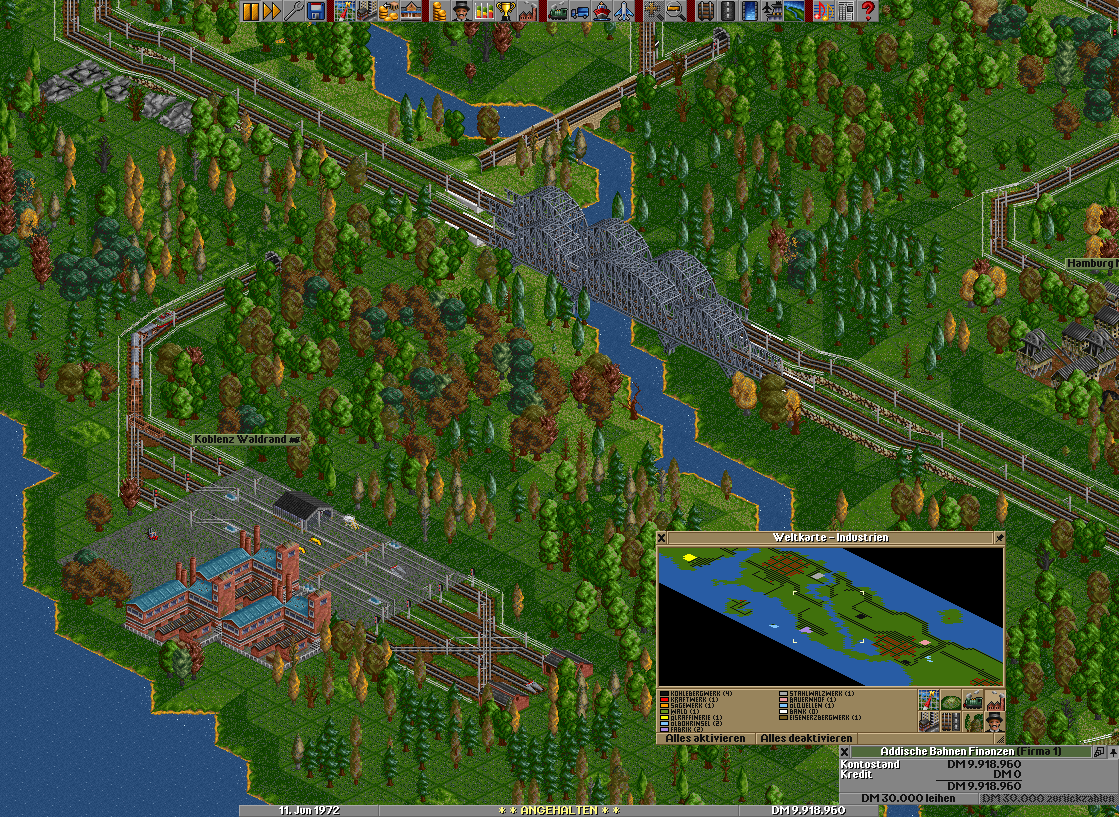1119x817 pixels.
Task: Toggle the fast forward button
Action: coord(271,11)
